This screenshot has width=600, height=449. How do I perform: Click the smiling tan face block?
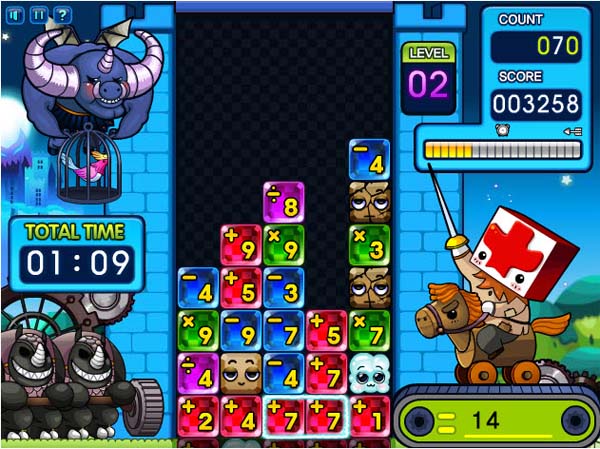[x=241, y=374]
